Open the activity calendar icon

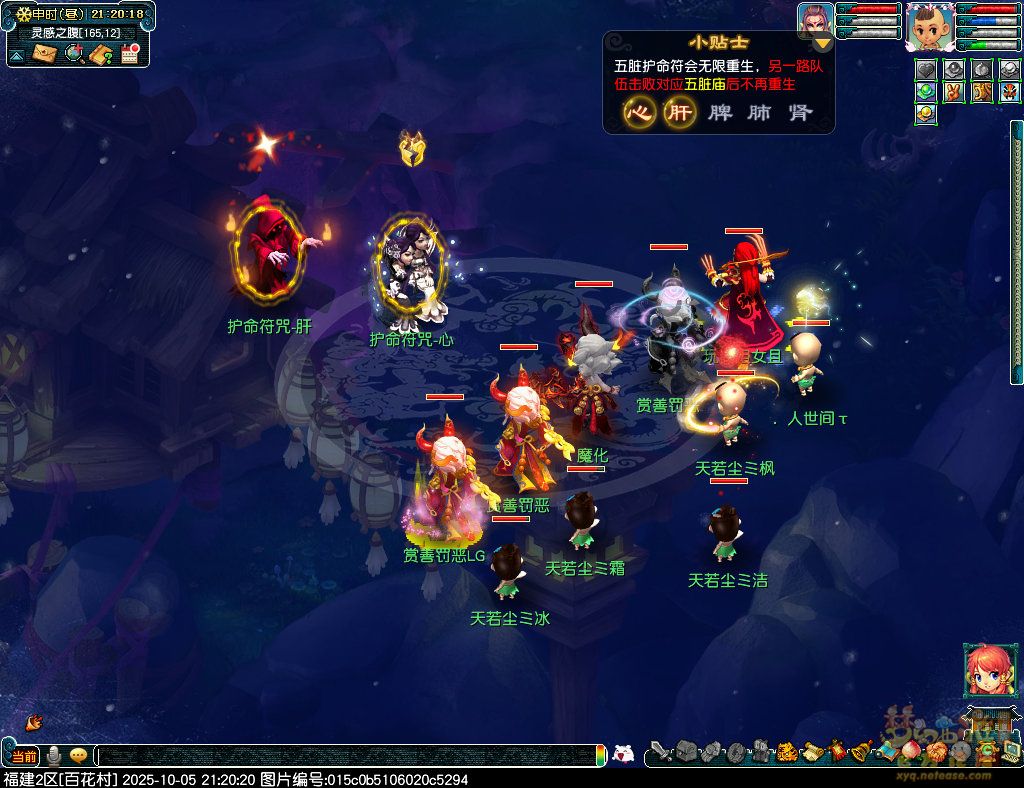(129, 54)
